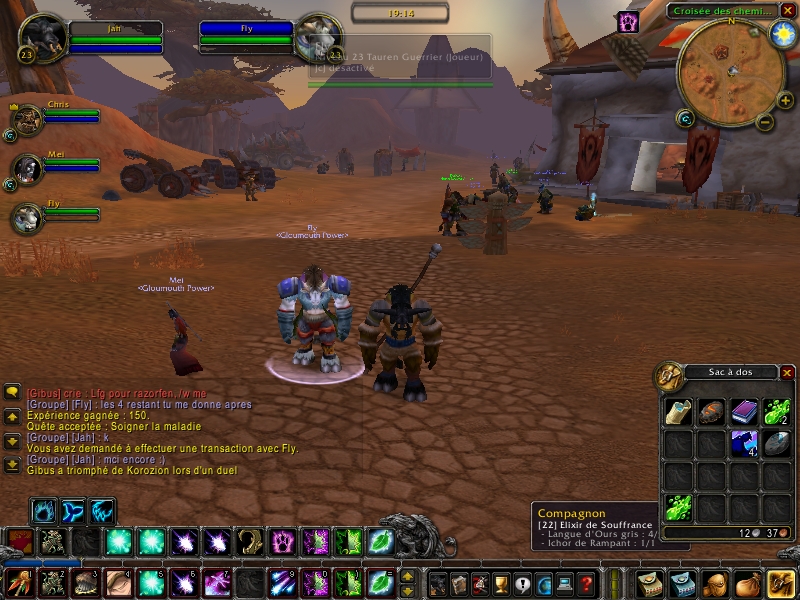Select party member Chris's portrait
Viewport: 800px width, 600px height.
[x=27, y=120]
